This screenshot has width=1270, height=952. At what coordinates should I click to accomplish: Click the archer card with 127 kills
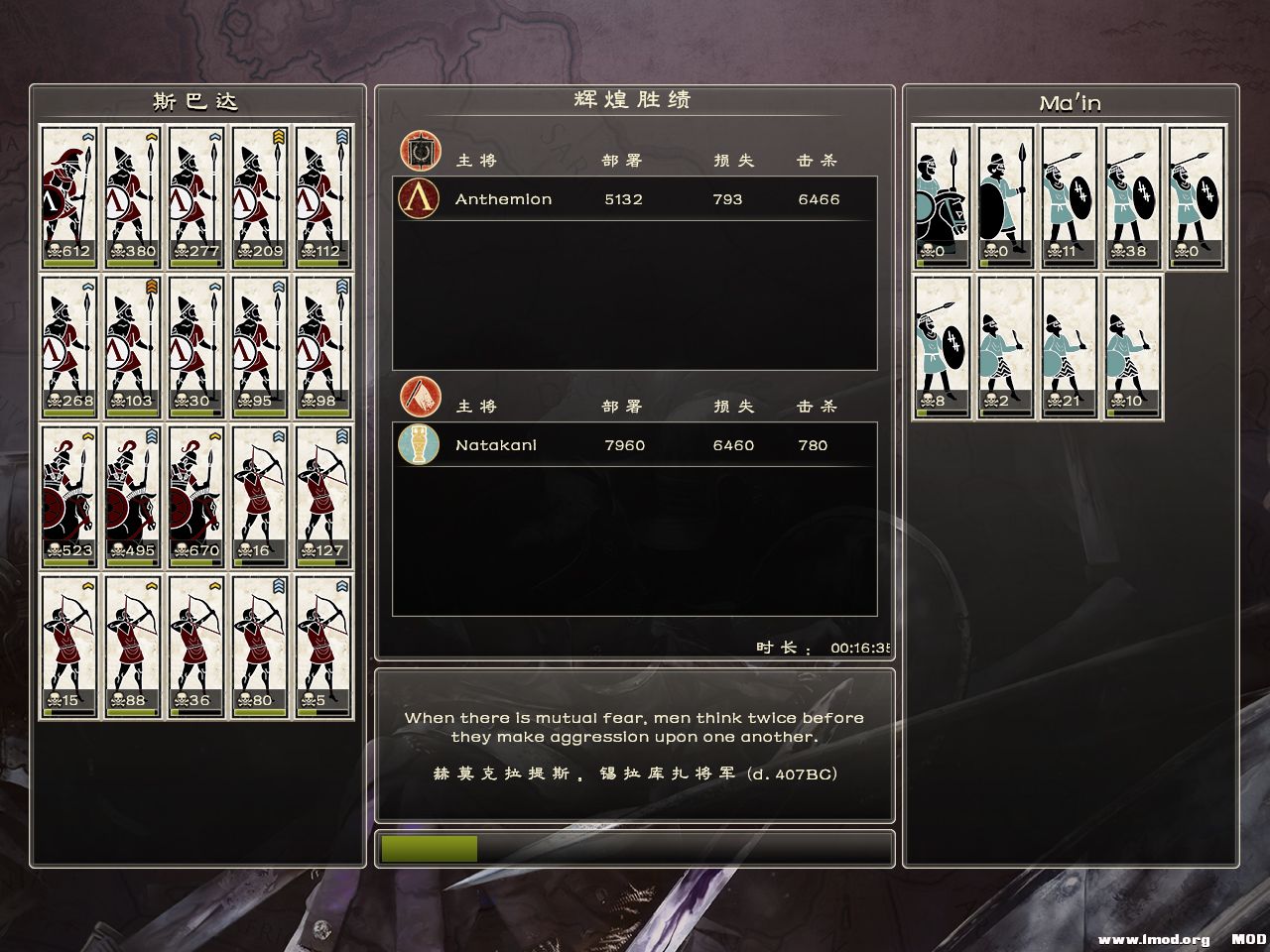click(x=323, y=496)
